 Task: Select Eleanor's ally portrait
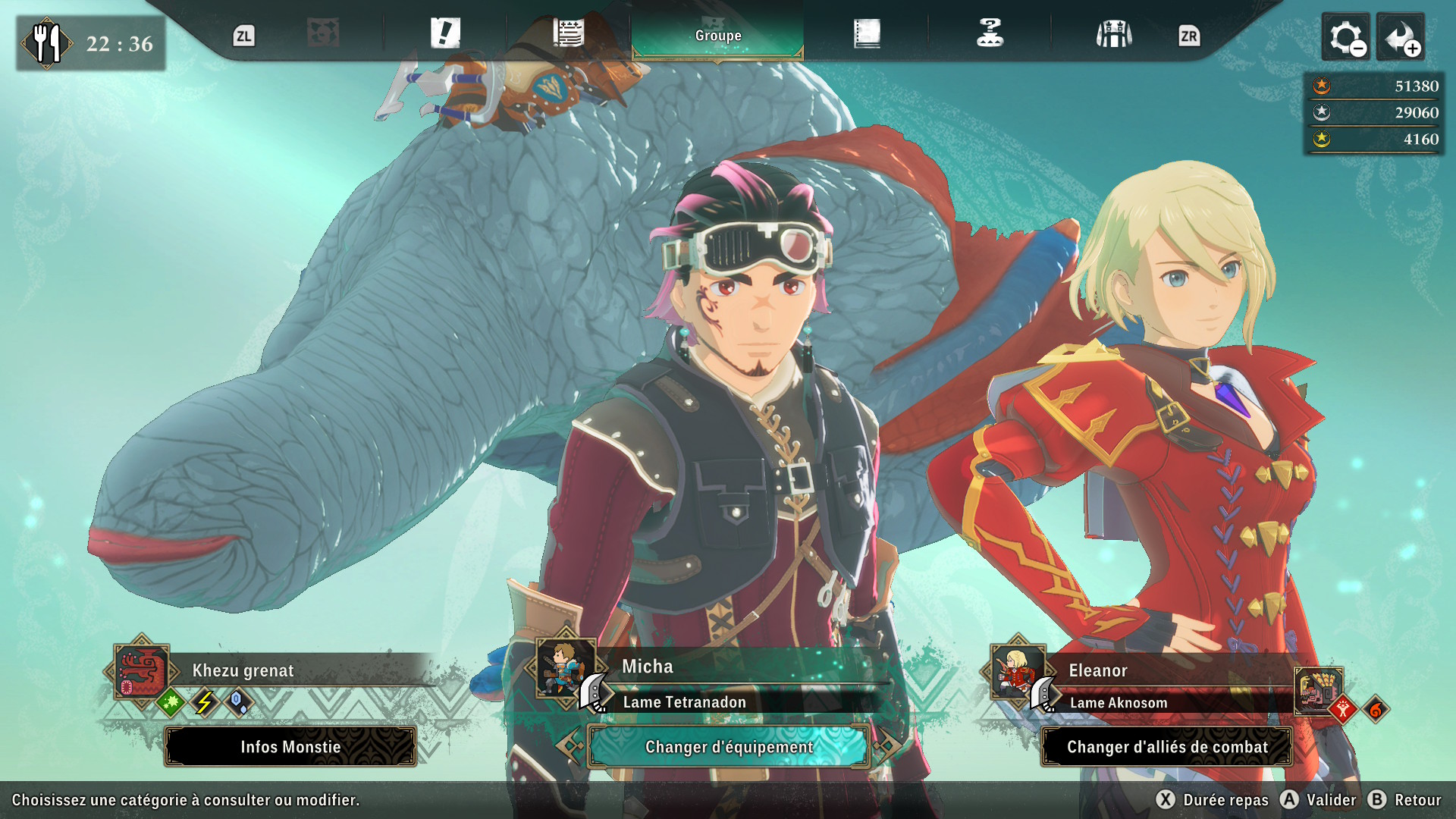point(1017,670)
